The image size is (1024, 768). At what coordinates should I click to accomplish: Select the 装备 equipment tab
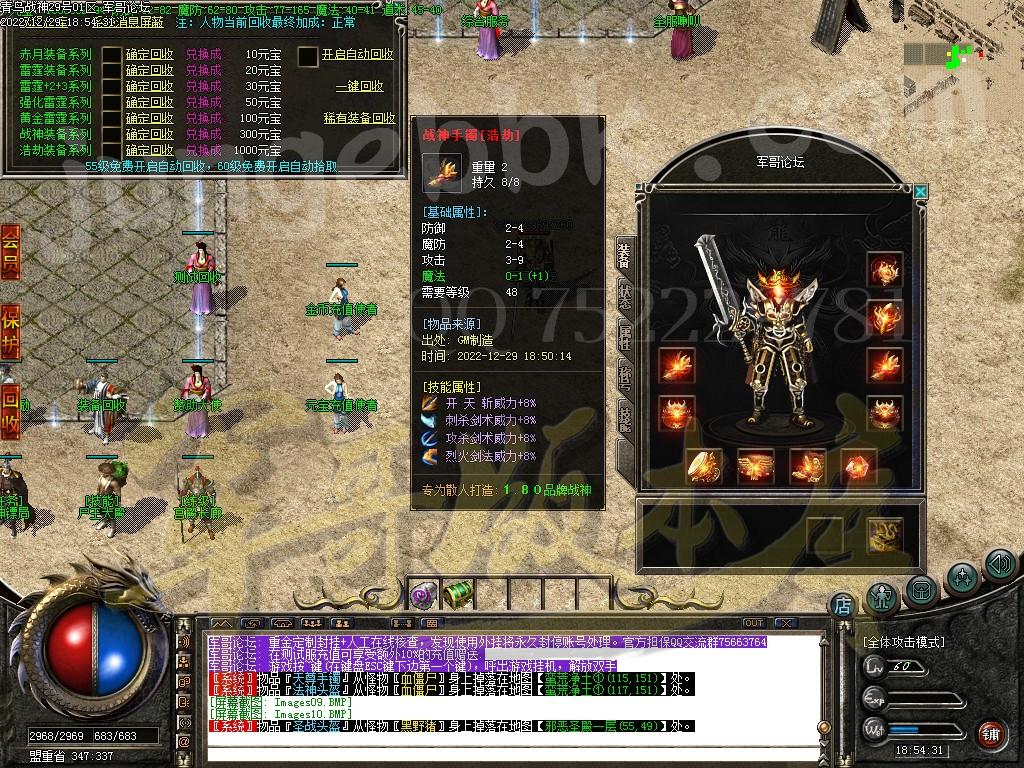coord(624,257)
